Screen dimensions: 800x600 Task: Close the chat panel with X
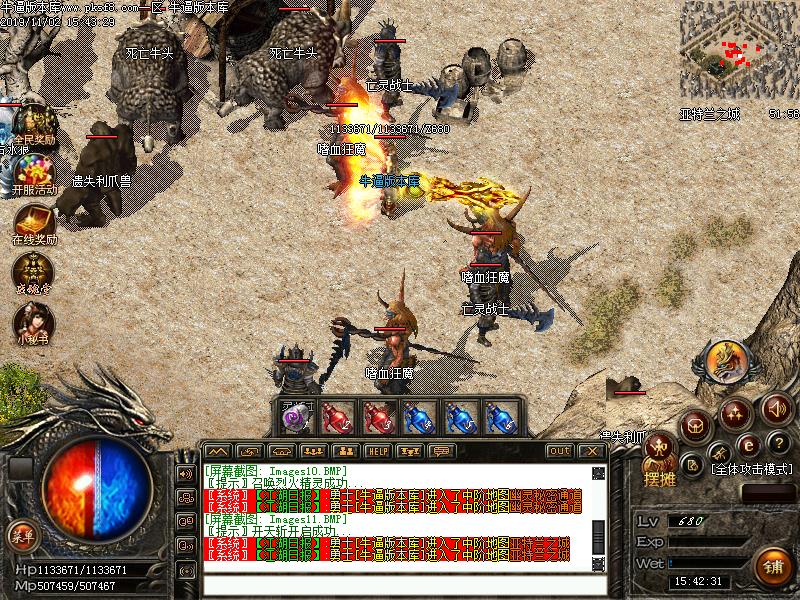pos(593,451)
